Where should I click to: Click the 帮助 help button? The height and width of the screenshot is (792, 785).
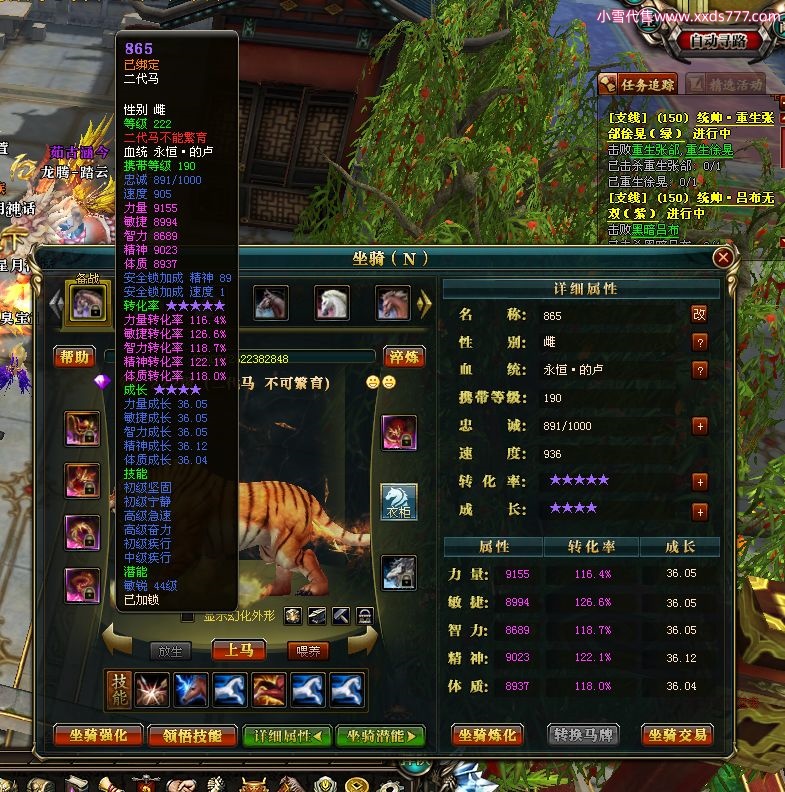tap(75, 357)
